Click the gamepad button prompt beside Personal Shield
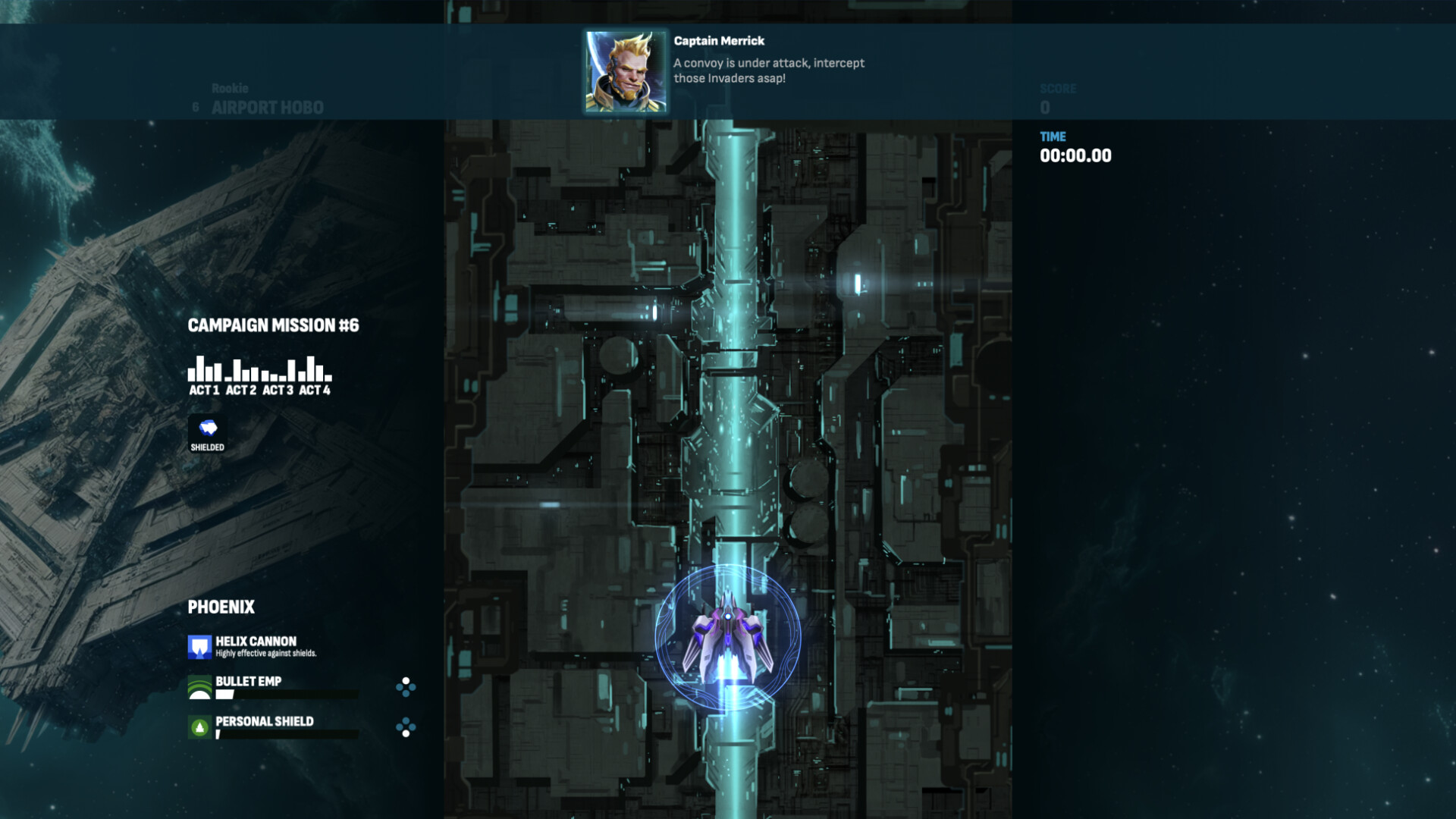Screen dimensions: 1456x819 [x=405, y=727]
